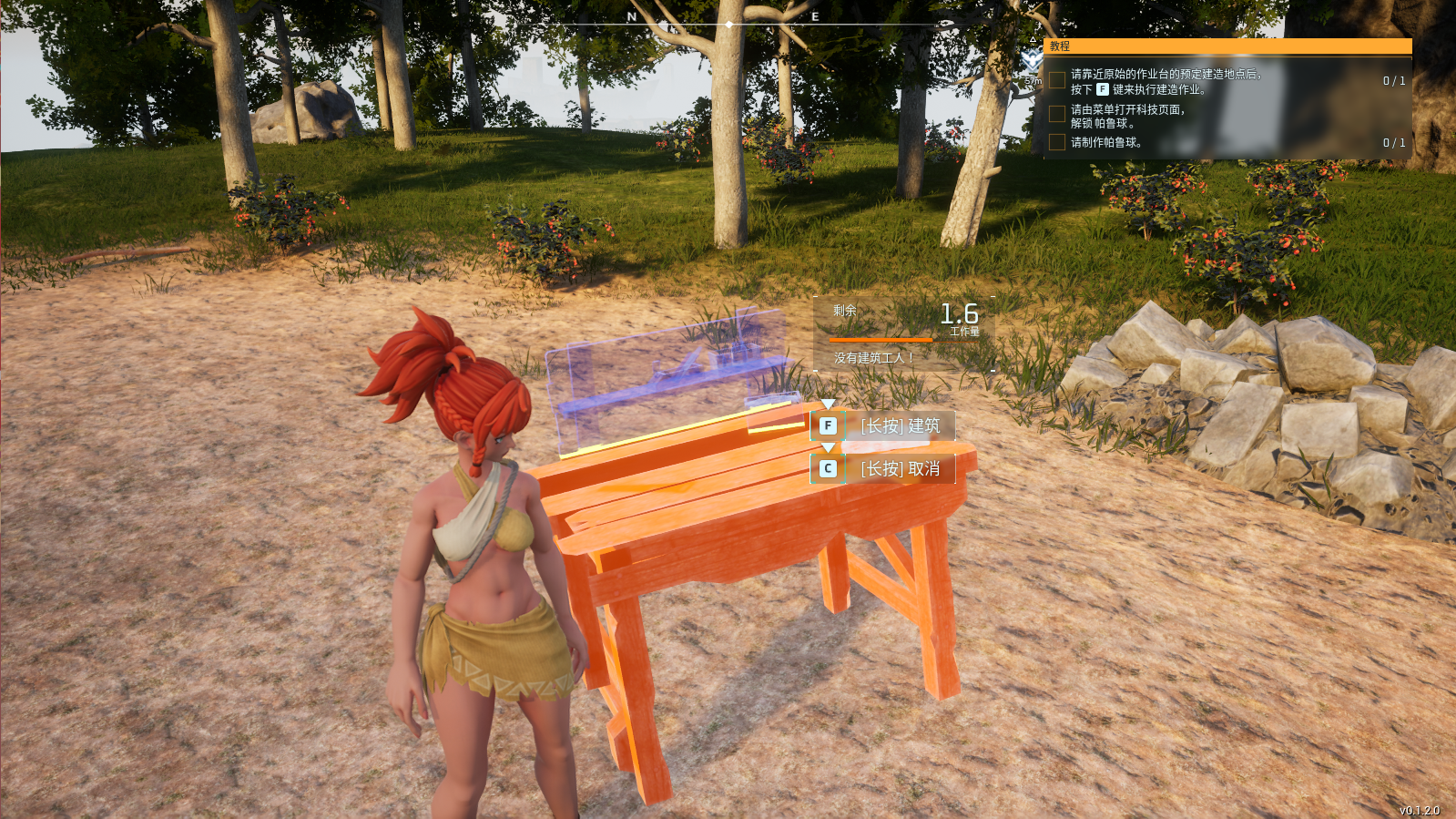
Task: Check the 请制作帕鲁球 tutorial objective
Action: coord(1056,142)
